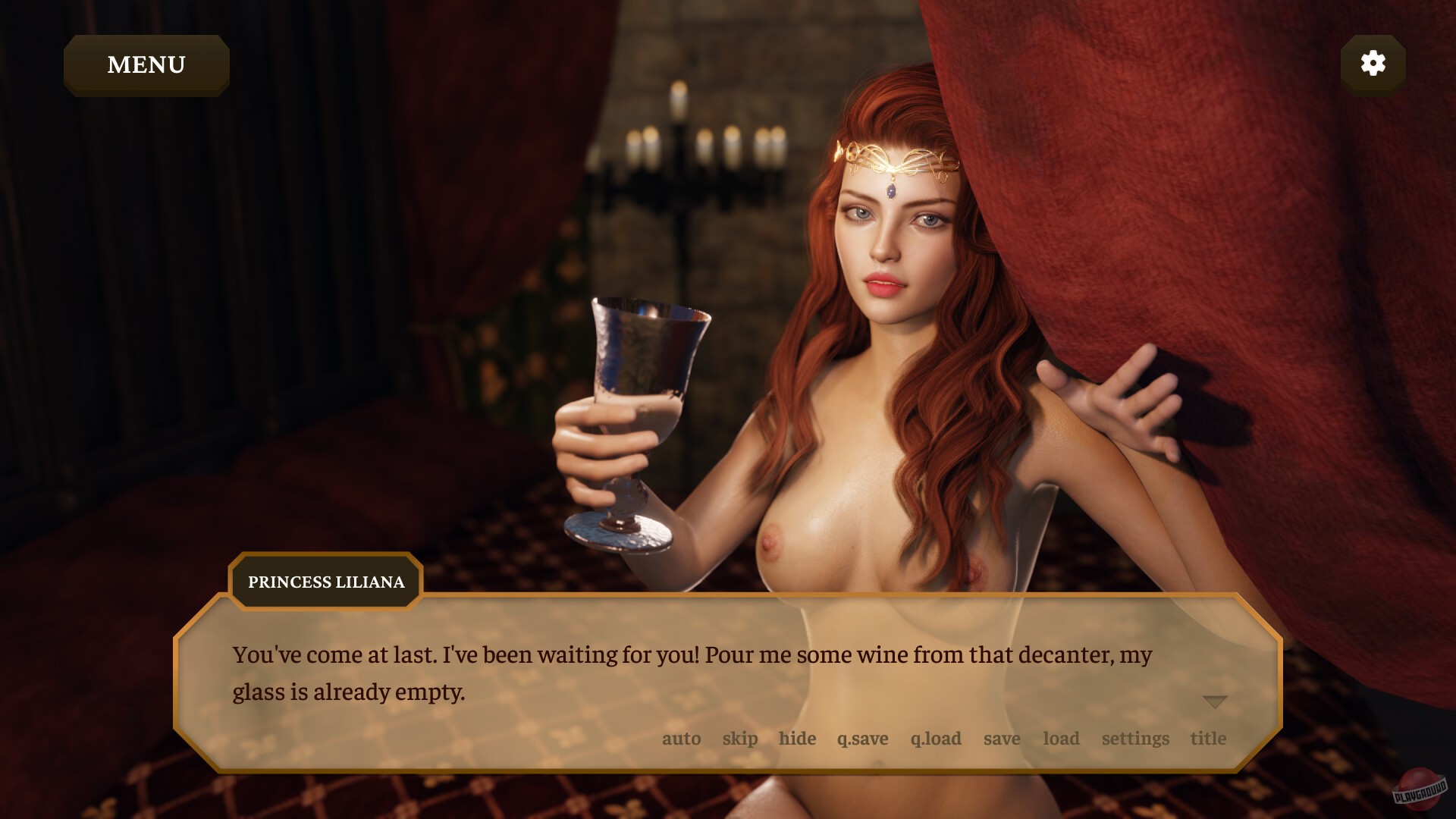Image resolution: width=1456 pixels, height=819 pixels.
Task: Click q.load to quick load
Action: pyautogui.click(x=935, y=738)
